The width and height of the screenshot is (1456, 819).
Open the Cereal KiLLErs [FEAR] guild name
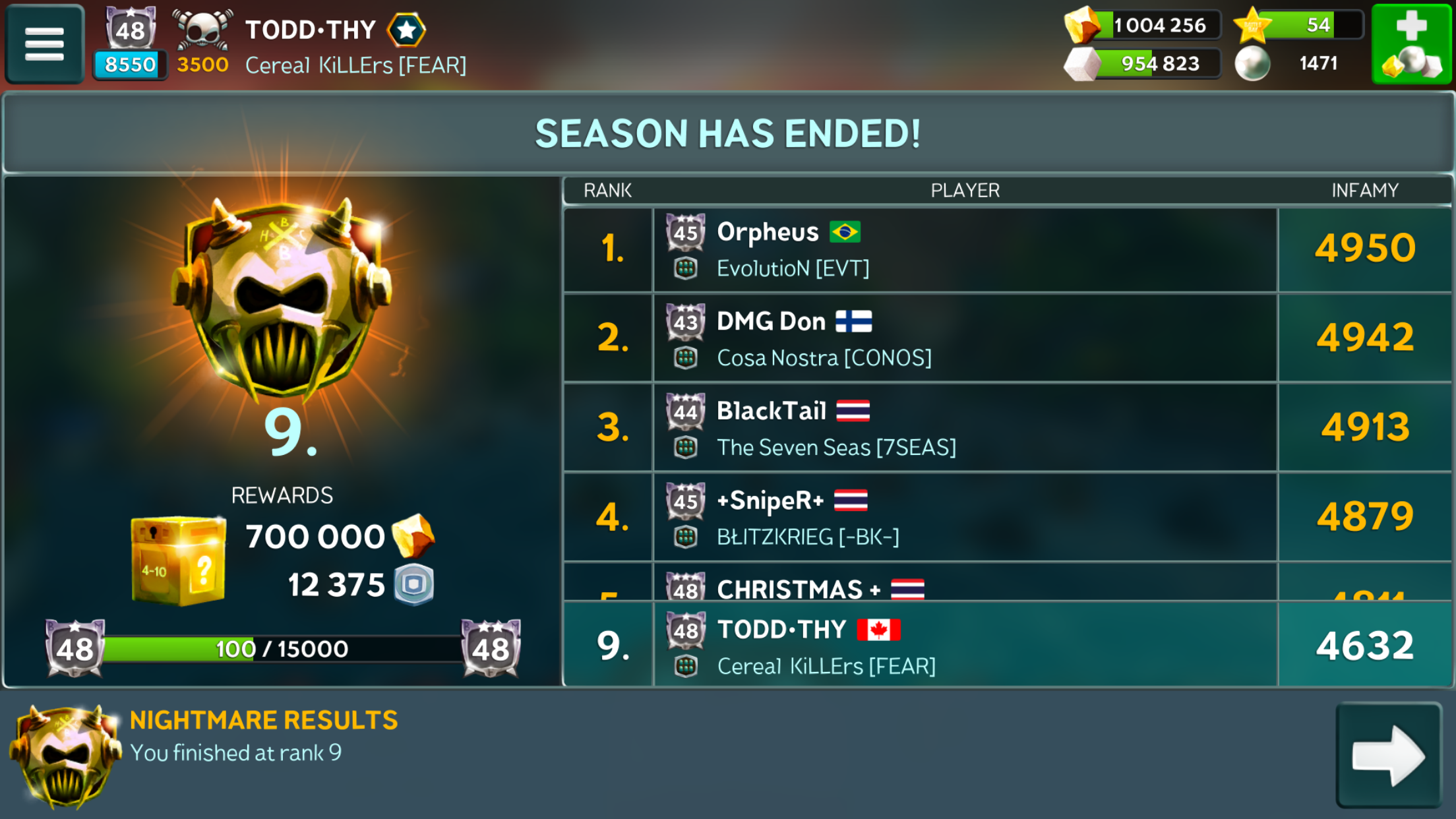(355, 65)
